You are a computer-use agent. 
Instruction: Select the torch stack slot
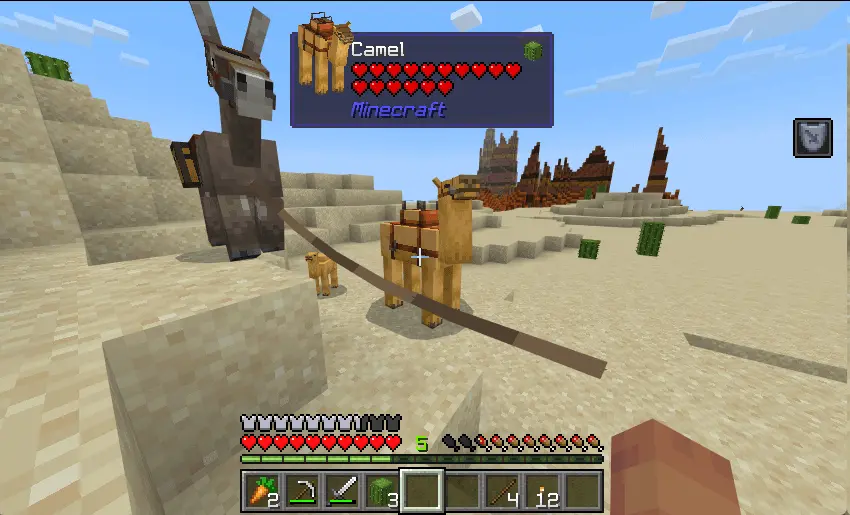542,491
